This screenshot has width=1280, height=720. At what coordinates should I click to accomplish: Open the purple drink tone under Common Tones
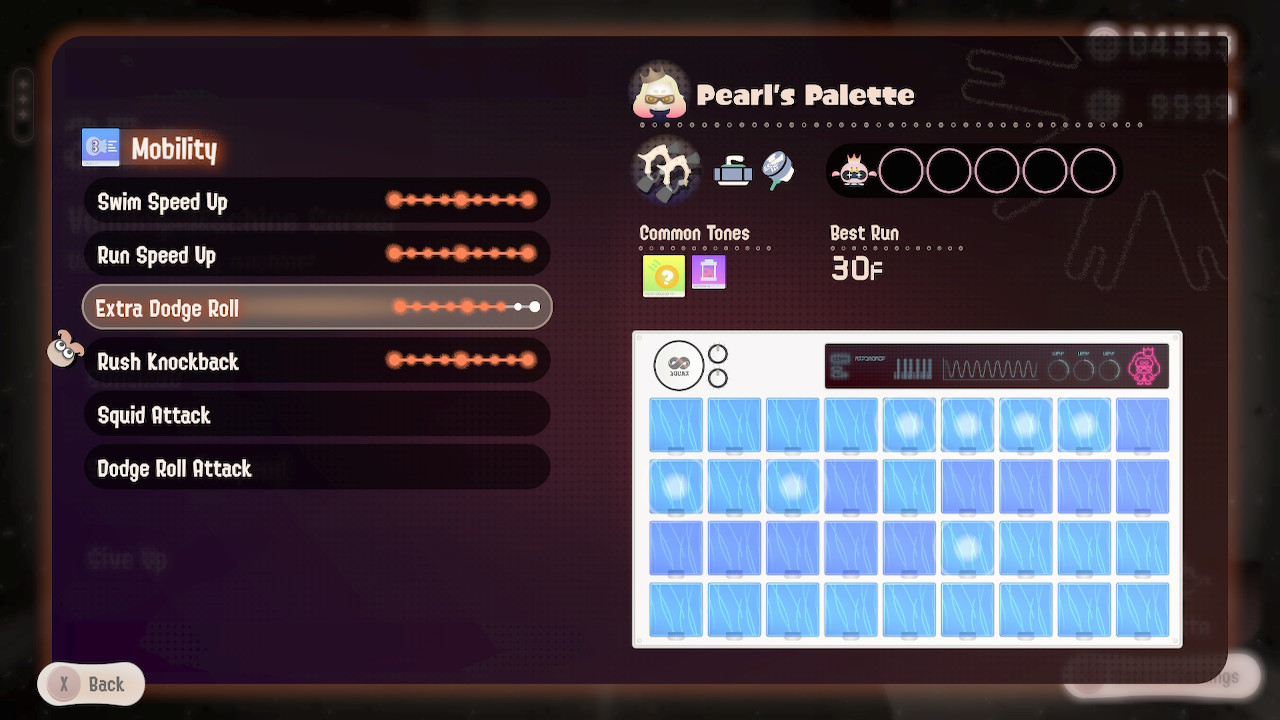coord(708,272)
